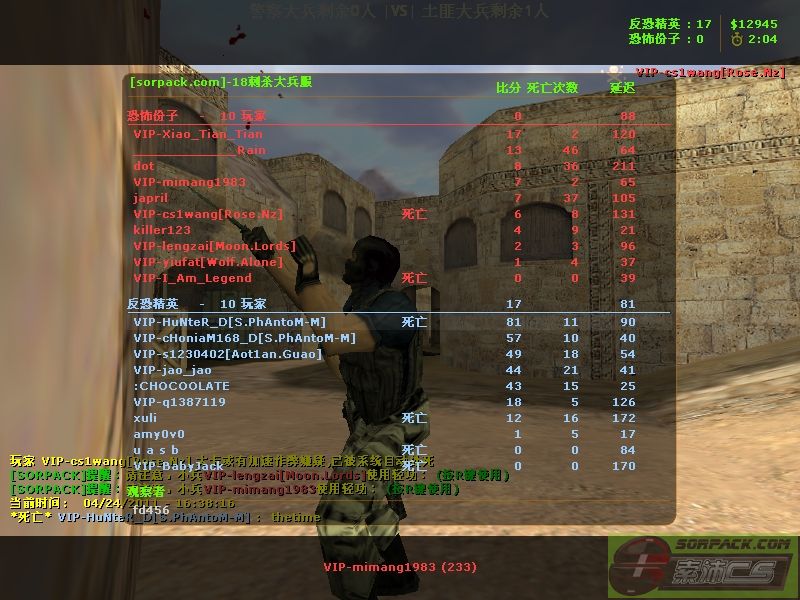Select player japril on the scoreboard
Viewport: 800px width, 600px height.
click(x=151, y=198)
